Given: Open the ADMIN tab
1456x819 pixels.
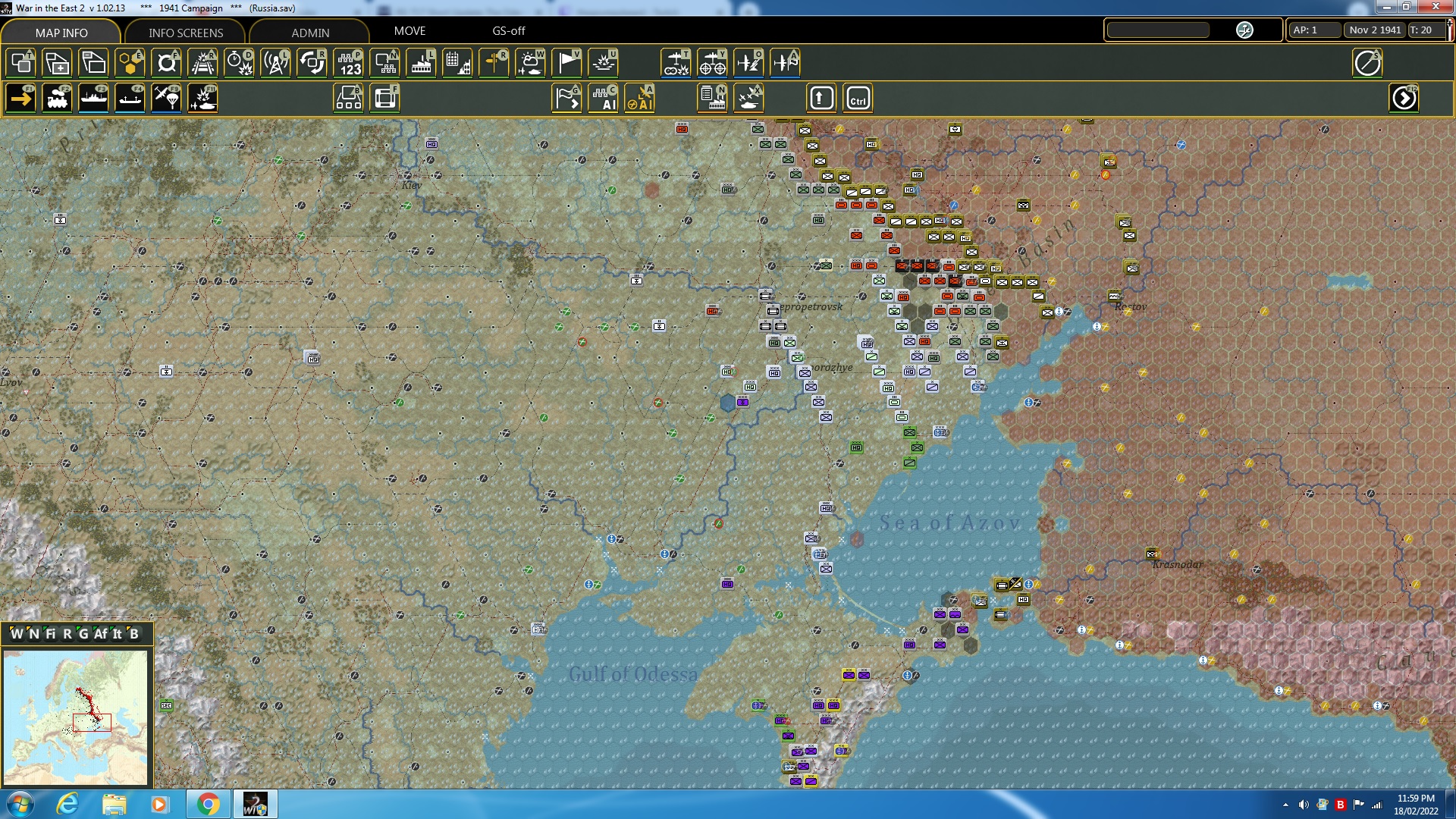Looking at the screenshot, I should coord(312,33).
